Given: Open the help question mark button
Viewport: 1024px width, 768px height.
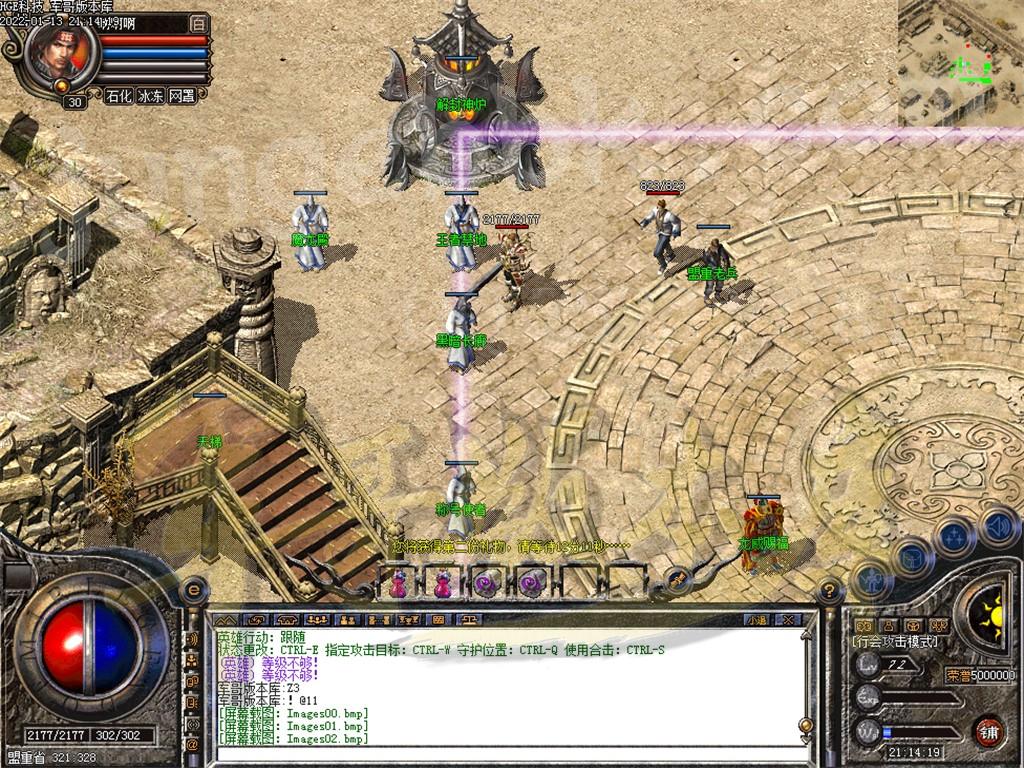Looking at the screenshot, I should tap(827, 592).
